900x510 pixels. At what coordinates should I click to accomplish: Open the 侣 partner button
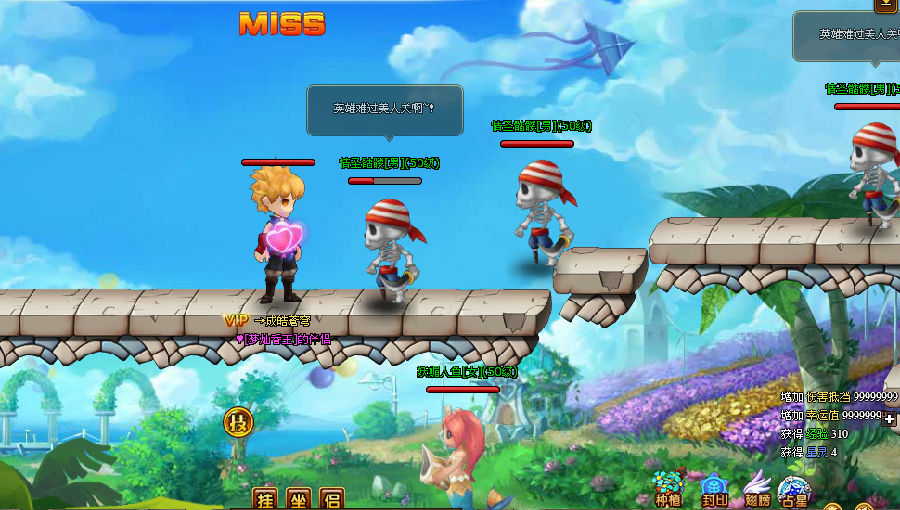click(331, 498)
